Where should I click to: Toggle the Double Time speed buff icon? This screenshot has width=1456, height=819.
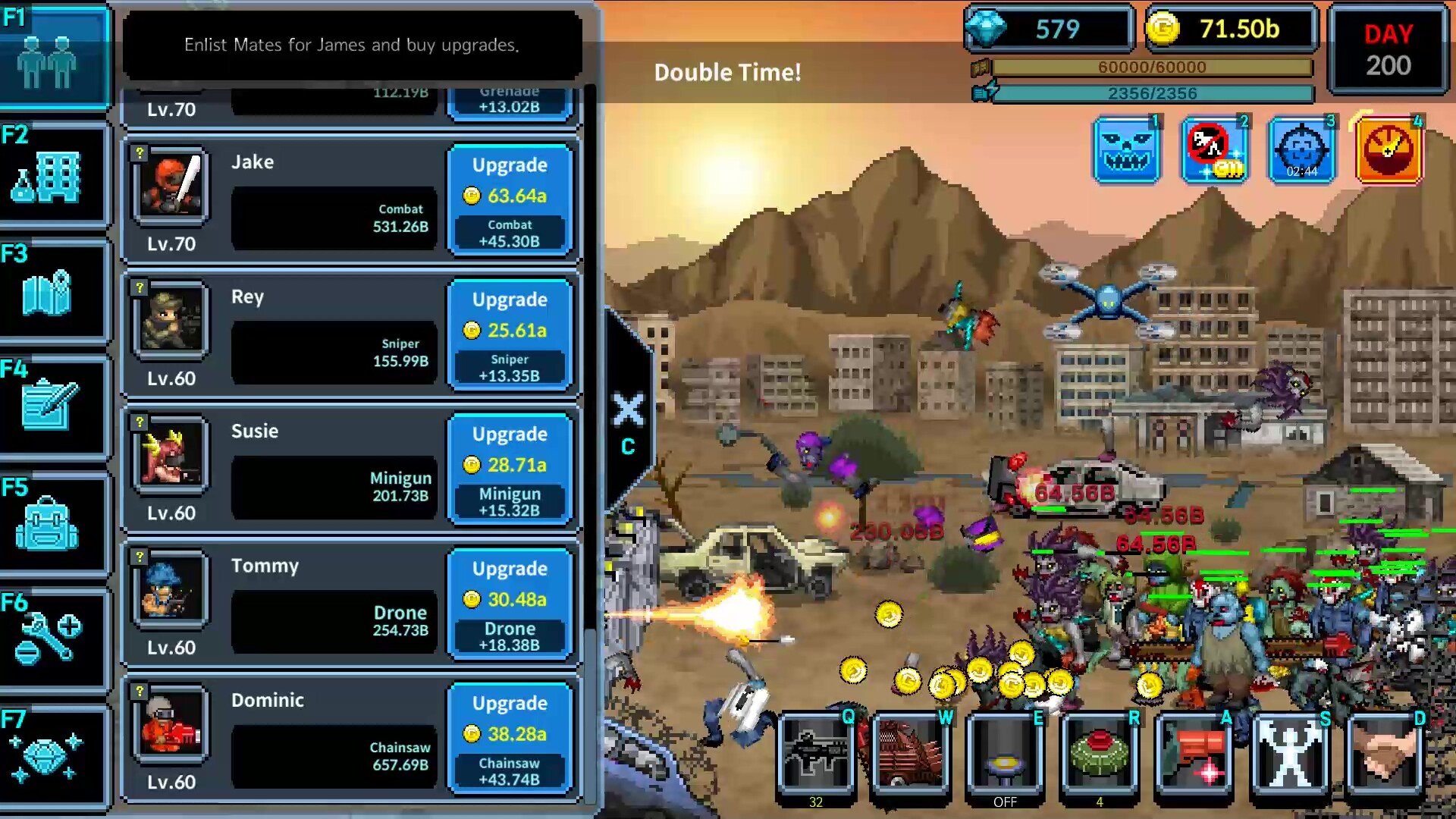pyautogui.click(x=1389, y=149)
